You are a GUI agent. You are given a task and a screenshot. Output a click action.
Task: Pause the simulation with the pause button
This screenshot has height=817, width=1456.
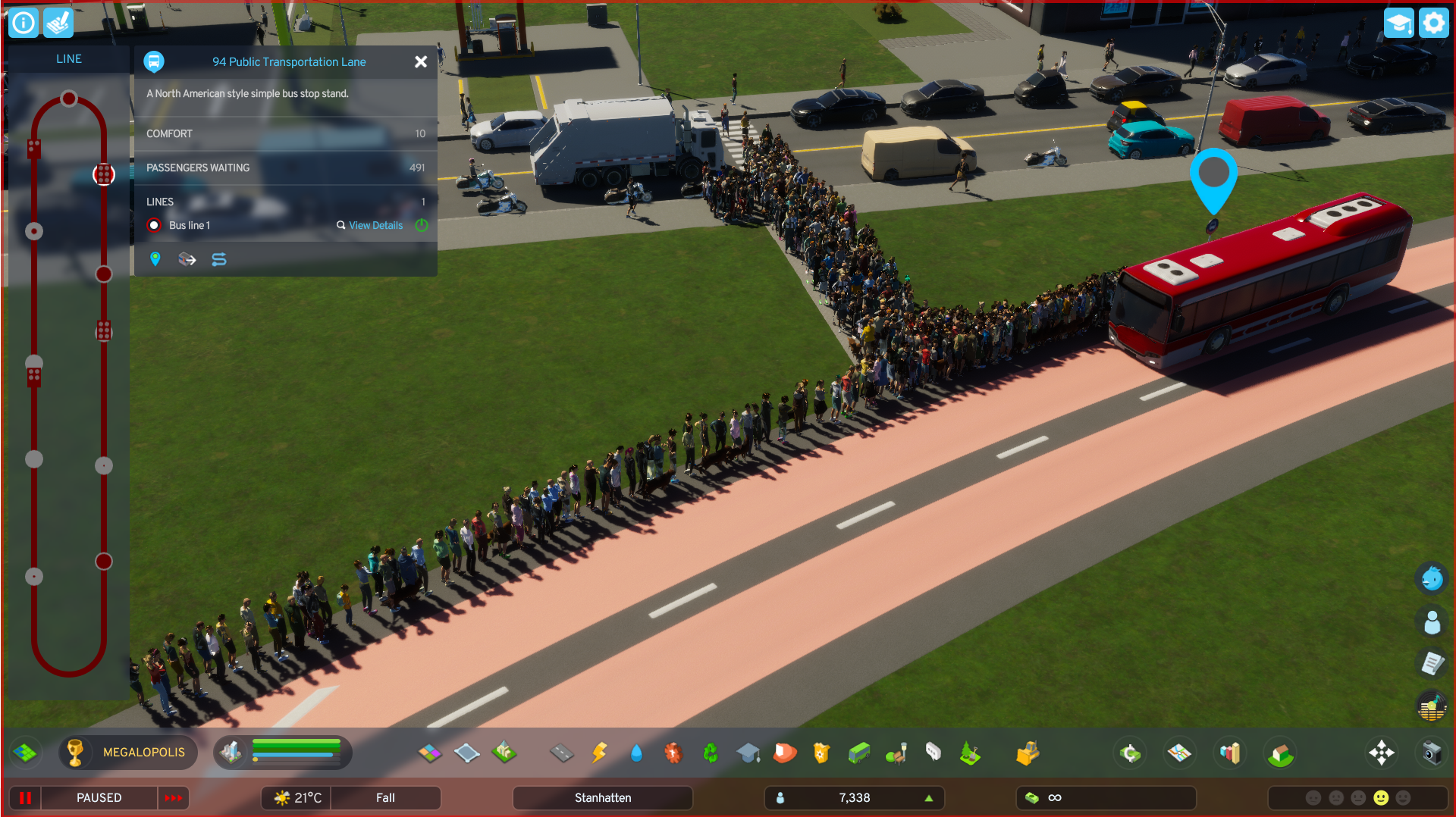click(25, 797)
